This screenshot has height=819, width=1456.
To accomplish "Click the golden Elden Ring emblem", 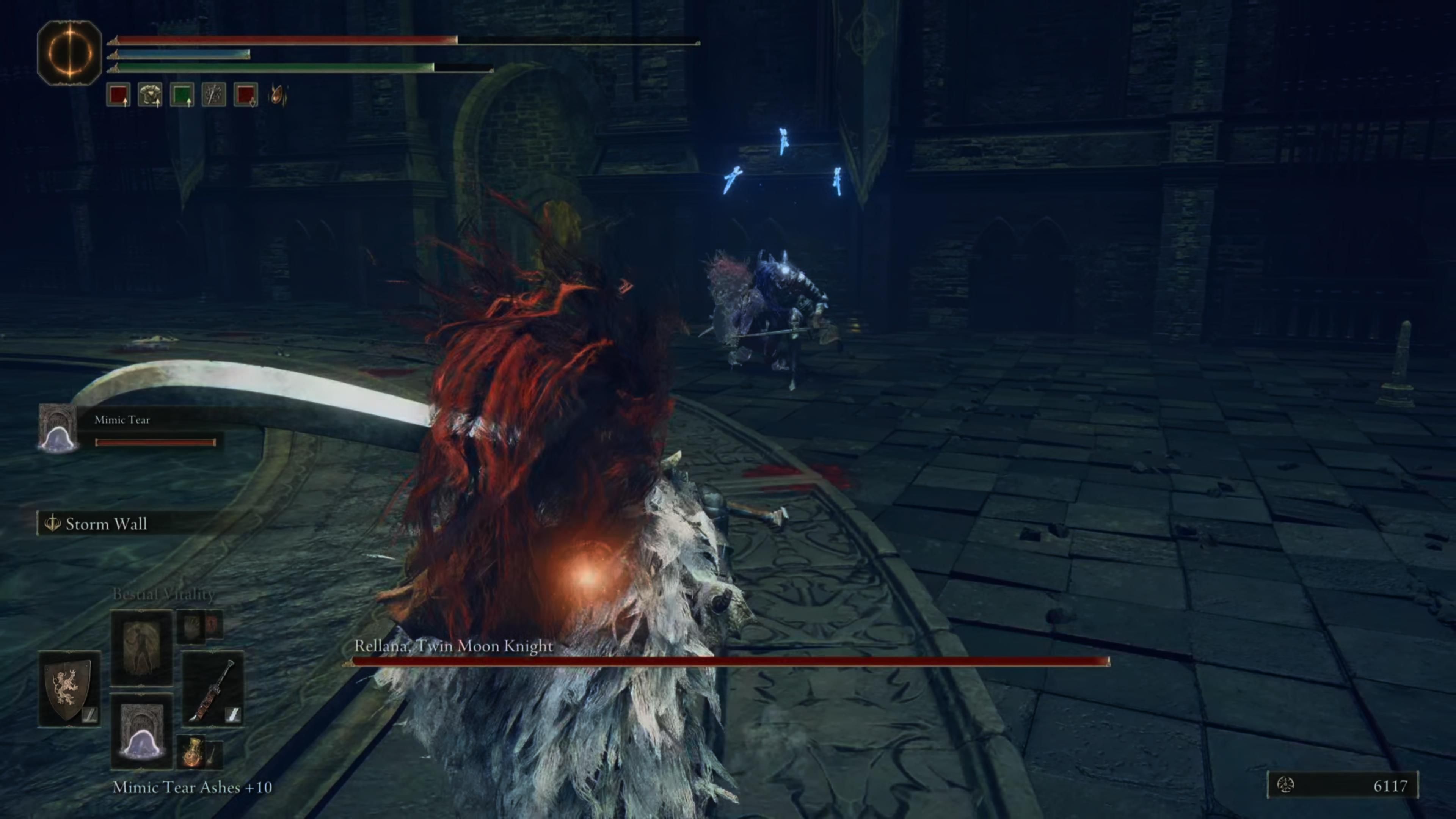I will pos(69,53).
